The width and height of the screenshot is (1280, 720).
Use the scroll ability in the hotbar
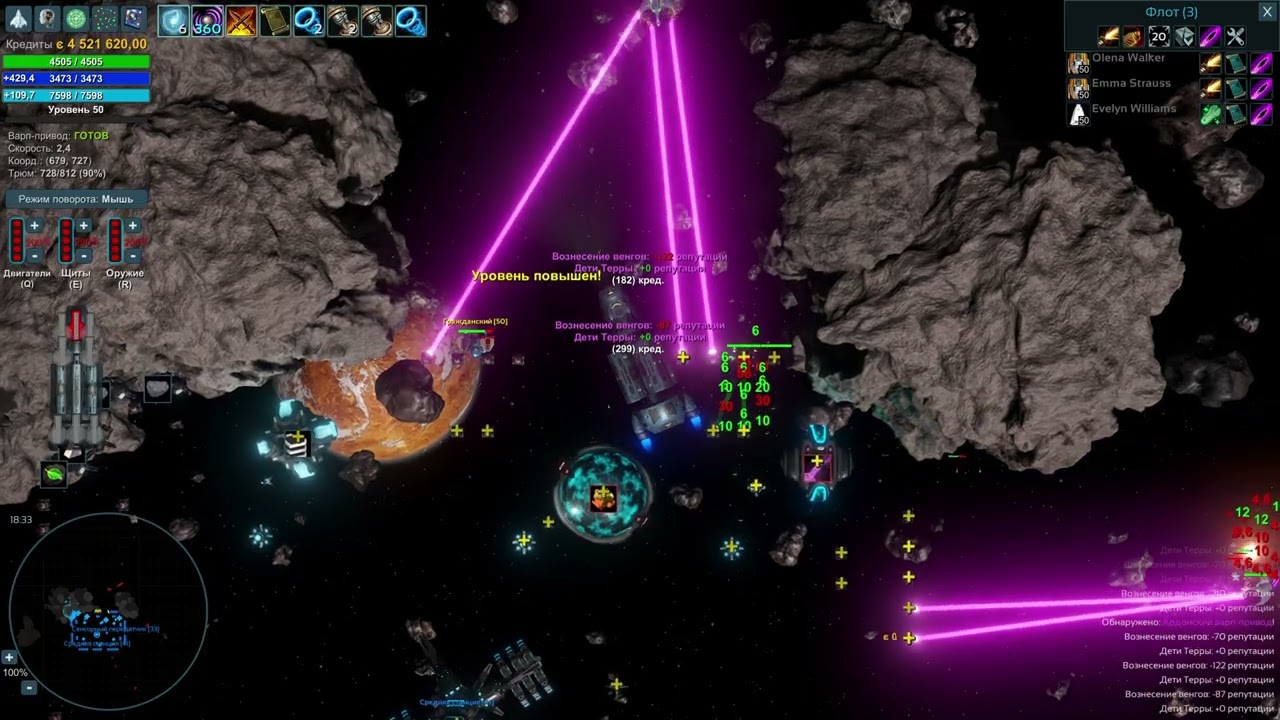click(274, 20)
